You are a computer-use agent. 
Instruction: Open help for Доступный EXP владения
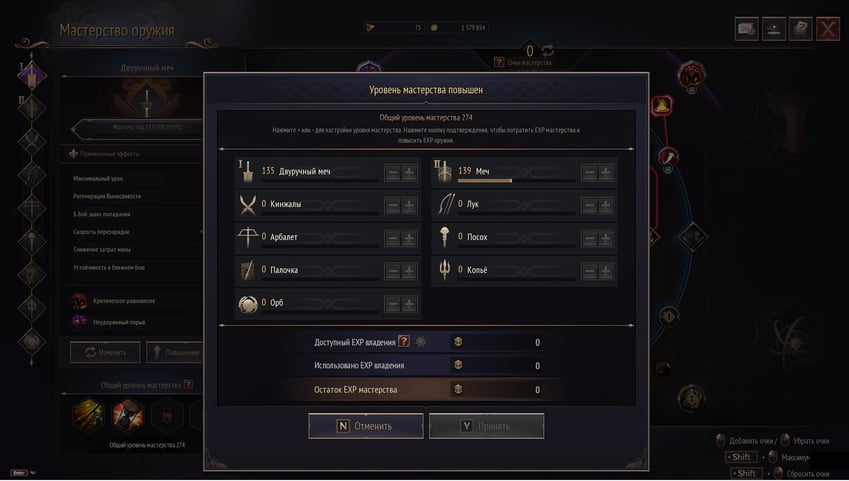pos(404,342)
